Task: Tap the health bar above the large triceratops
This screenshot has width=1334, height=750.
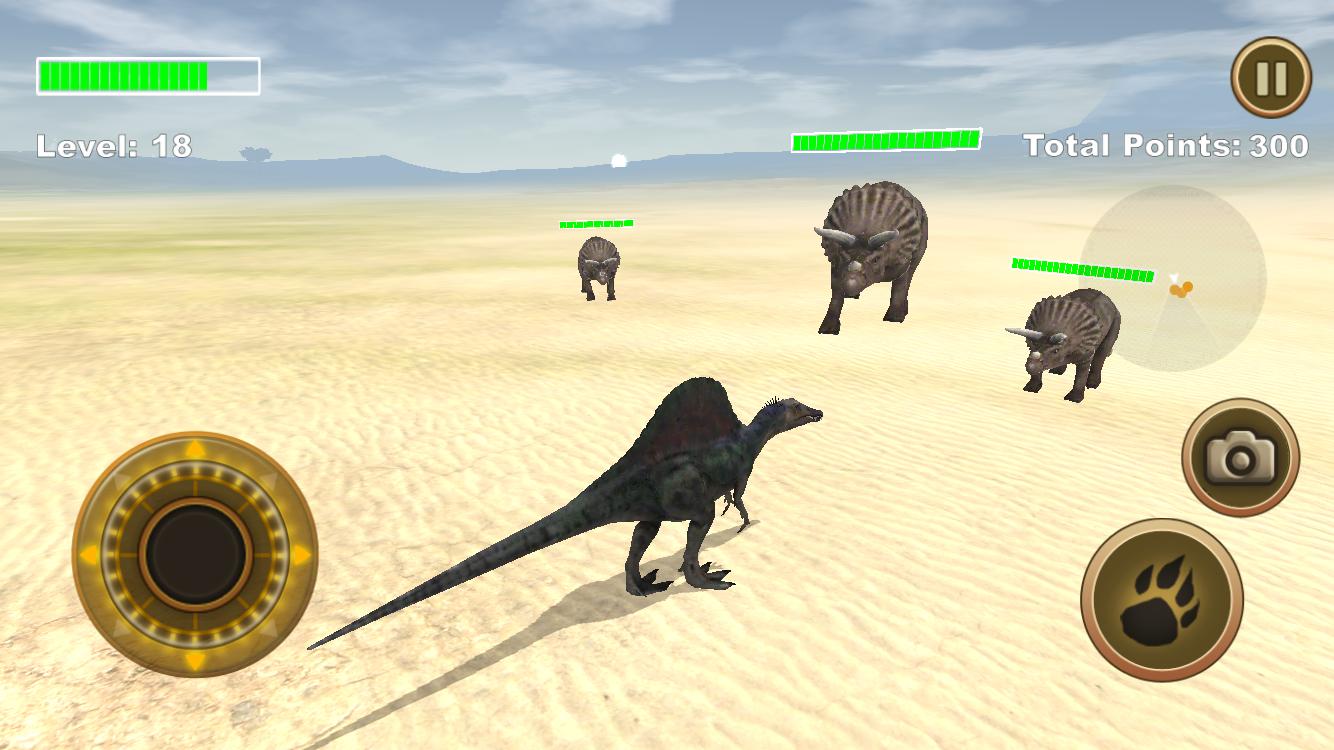Action: [x=885, y=141]
